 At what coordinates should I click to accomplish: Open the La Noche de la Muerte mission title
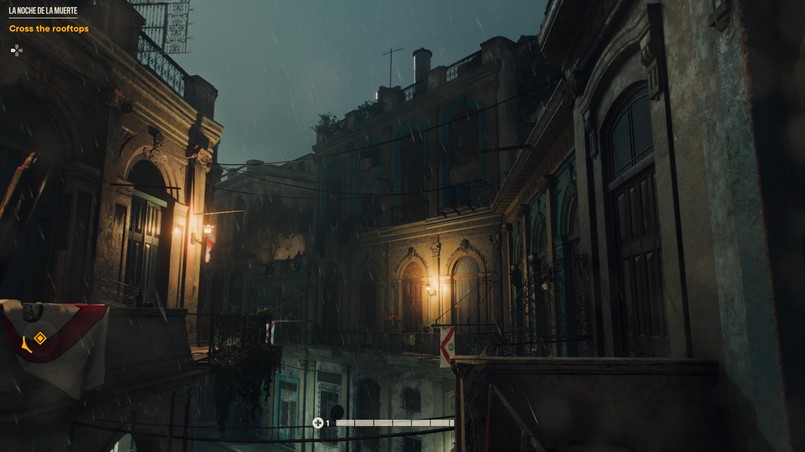point(43,11)
